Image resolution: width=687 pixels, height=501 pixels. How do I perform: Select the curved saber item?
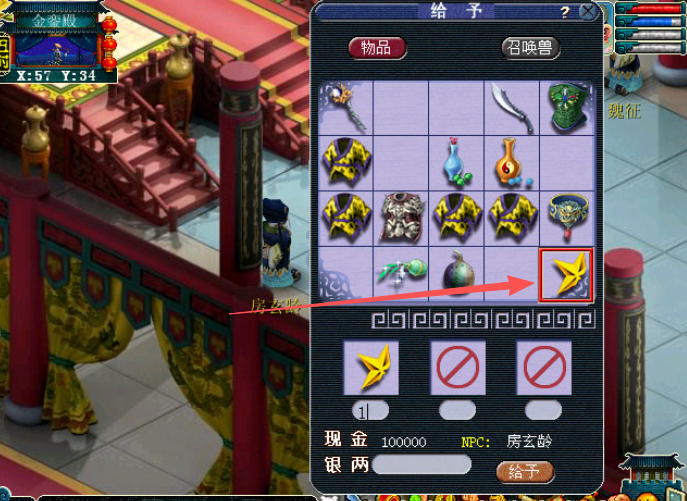pos(512,107)
